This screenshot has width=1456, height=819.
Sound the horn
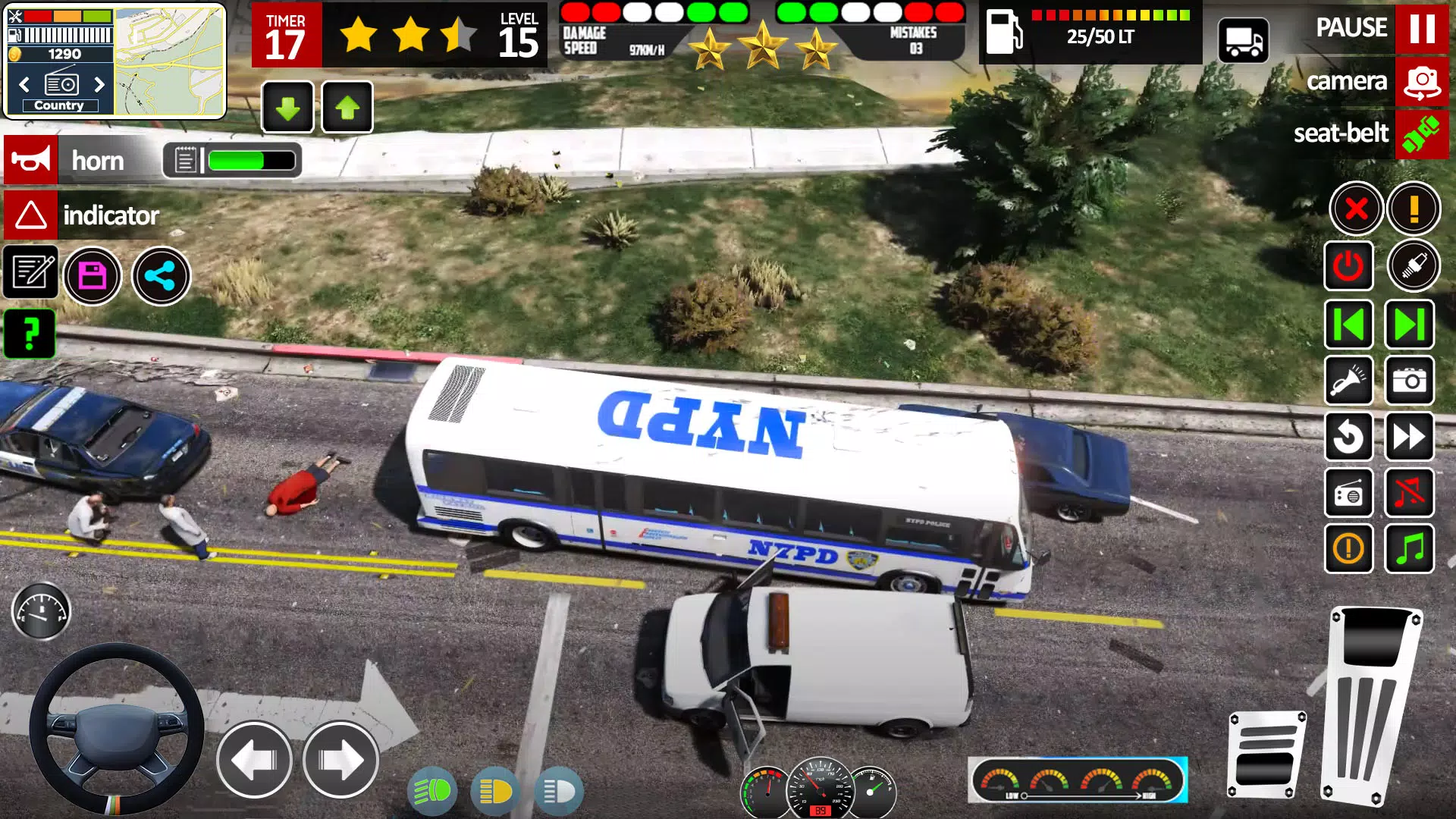(x=30, y=160)
